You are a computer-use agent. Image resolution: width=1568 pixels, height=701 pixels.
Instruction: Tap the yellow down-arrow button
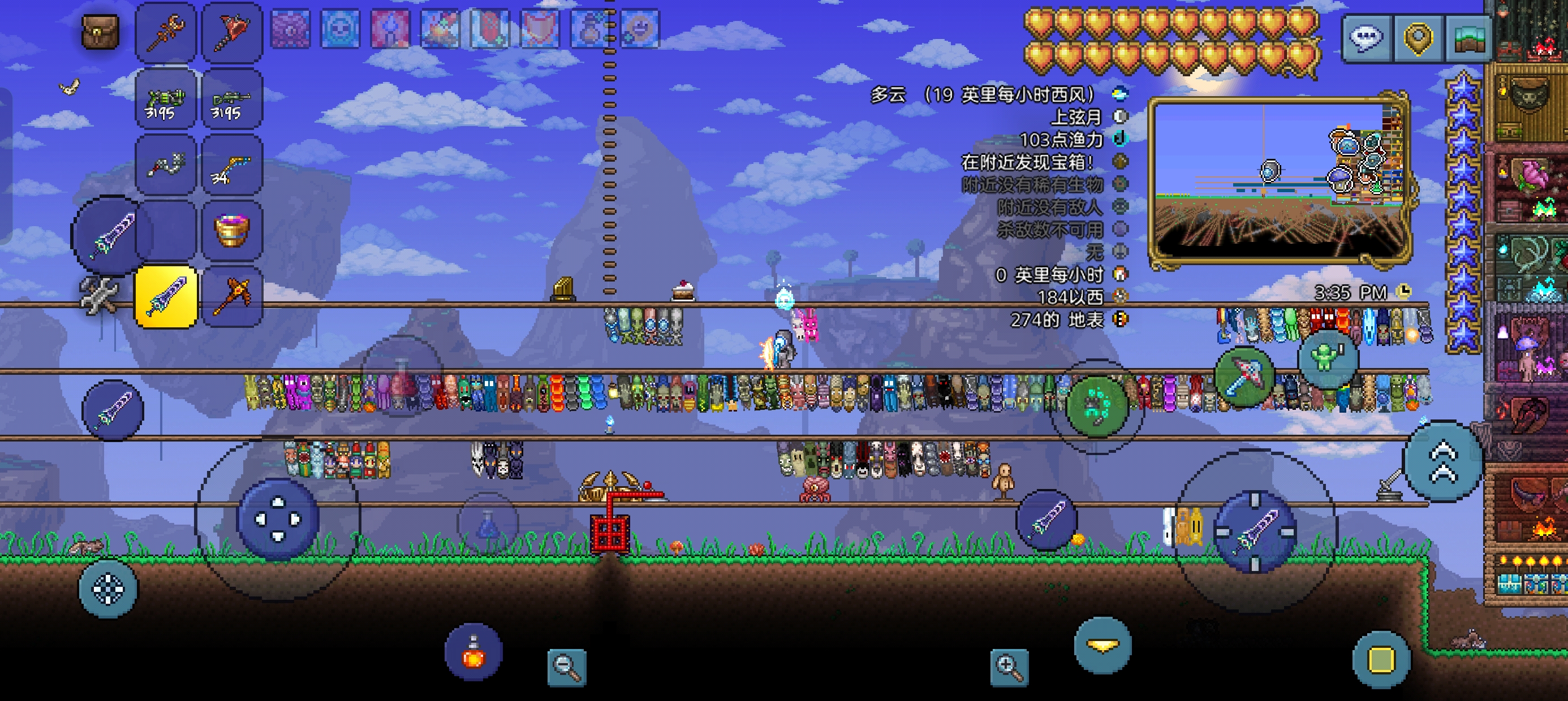(1102, 646)
